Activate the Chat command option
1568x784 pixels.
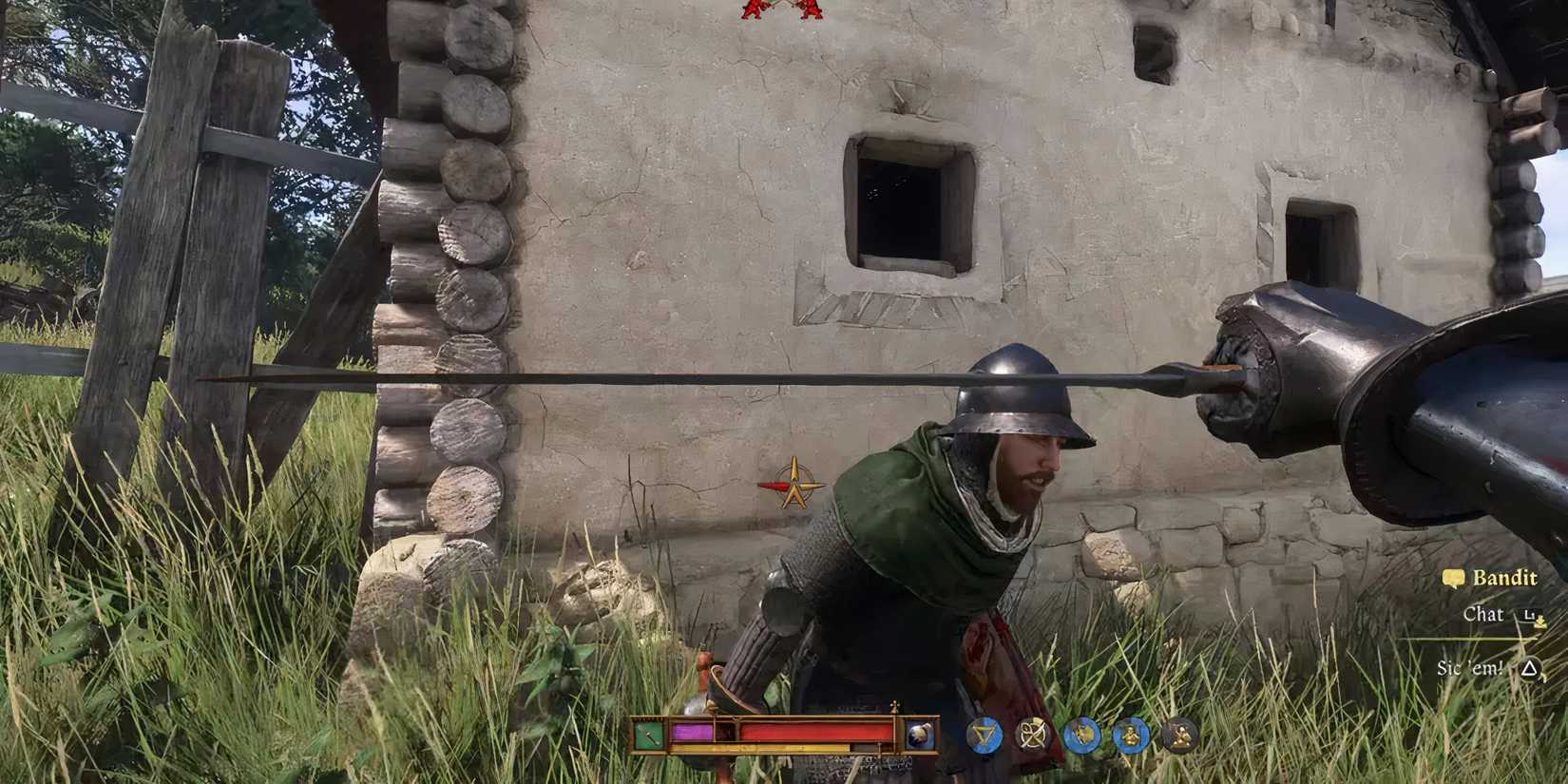(1483, 615)
